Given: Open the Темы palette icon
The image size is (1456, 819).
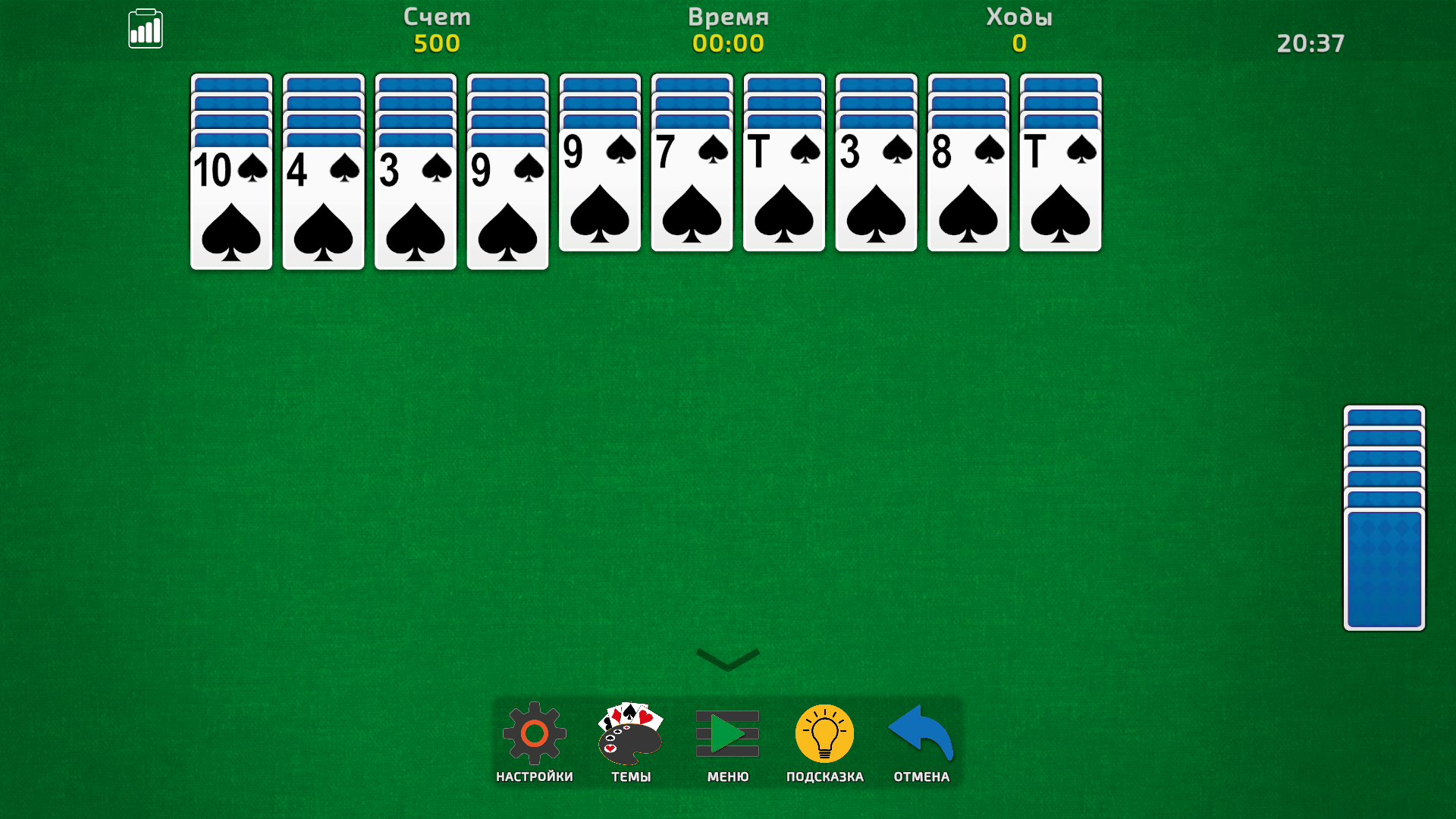Looking at the screenshot, I should click(629, 734).
